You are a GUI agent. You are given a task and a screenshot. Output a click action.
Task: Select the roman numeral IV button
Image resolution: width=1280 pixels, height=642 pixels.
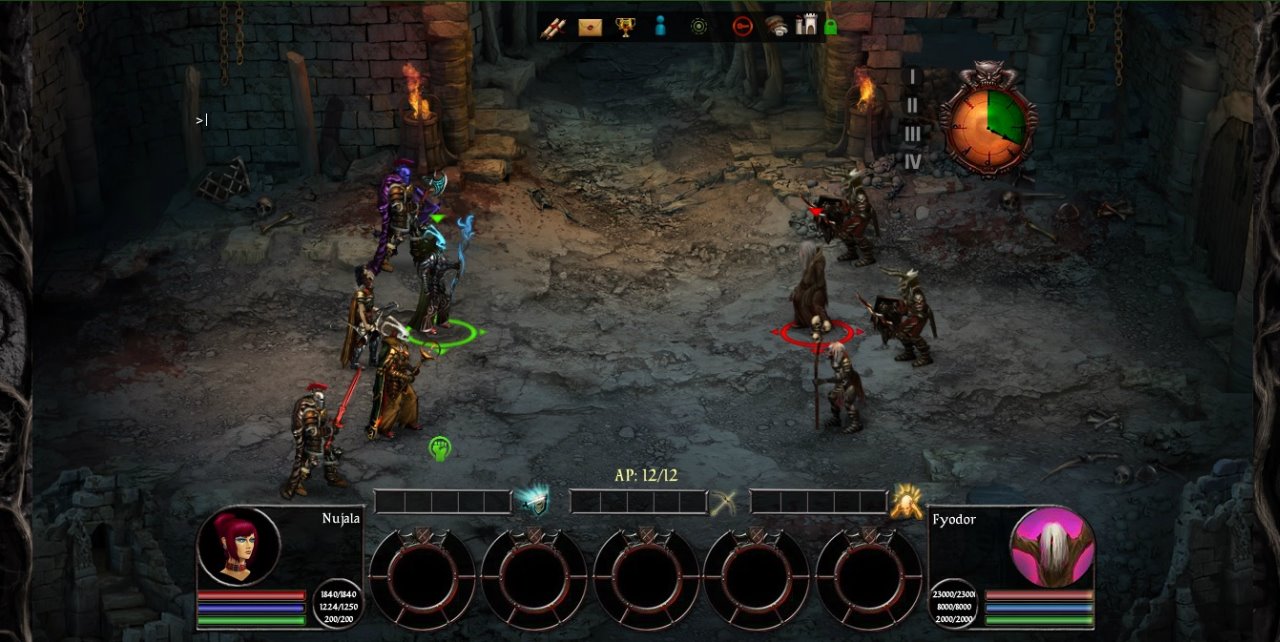912,160
